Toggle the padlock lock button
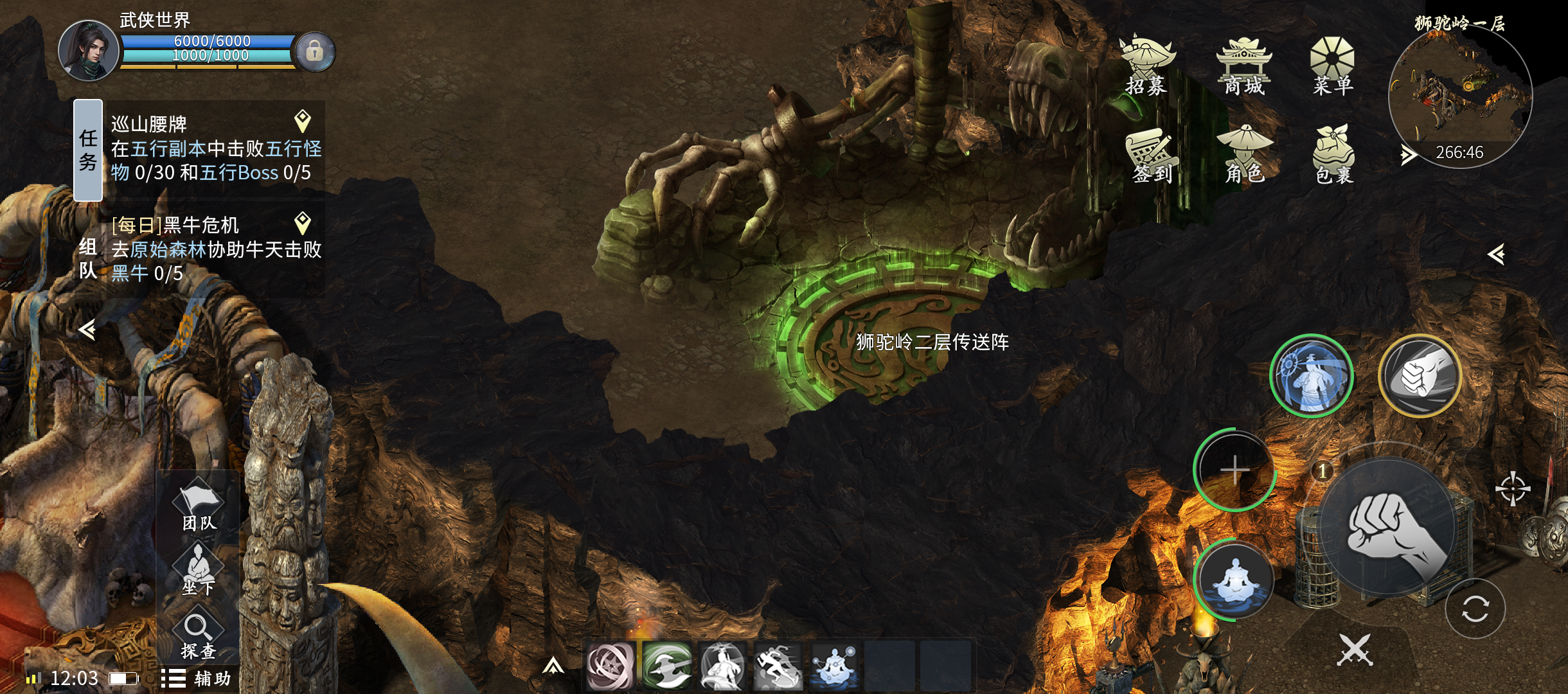Image resolution: width=1568 pixels, height=694 pixels. pos(314,51)
